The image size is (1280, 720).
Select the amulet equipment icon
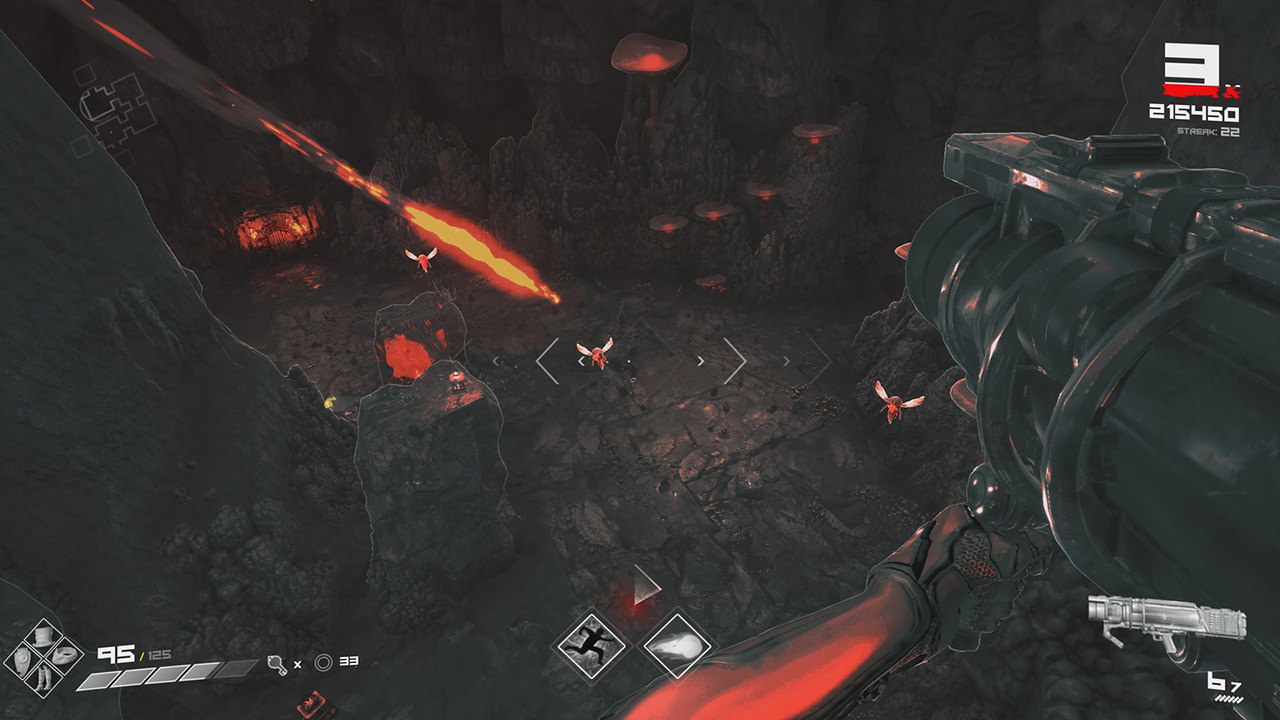coord(62,655)
